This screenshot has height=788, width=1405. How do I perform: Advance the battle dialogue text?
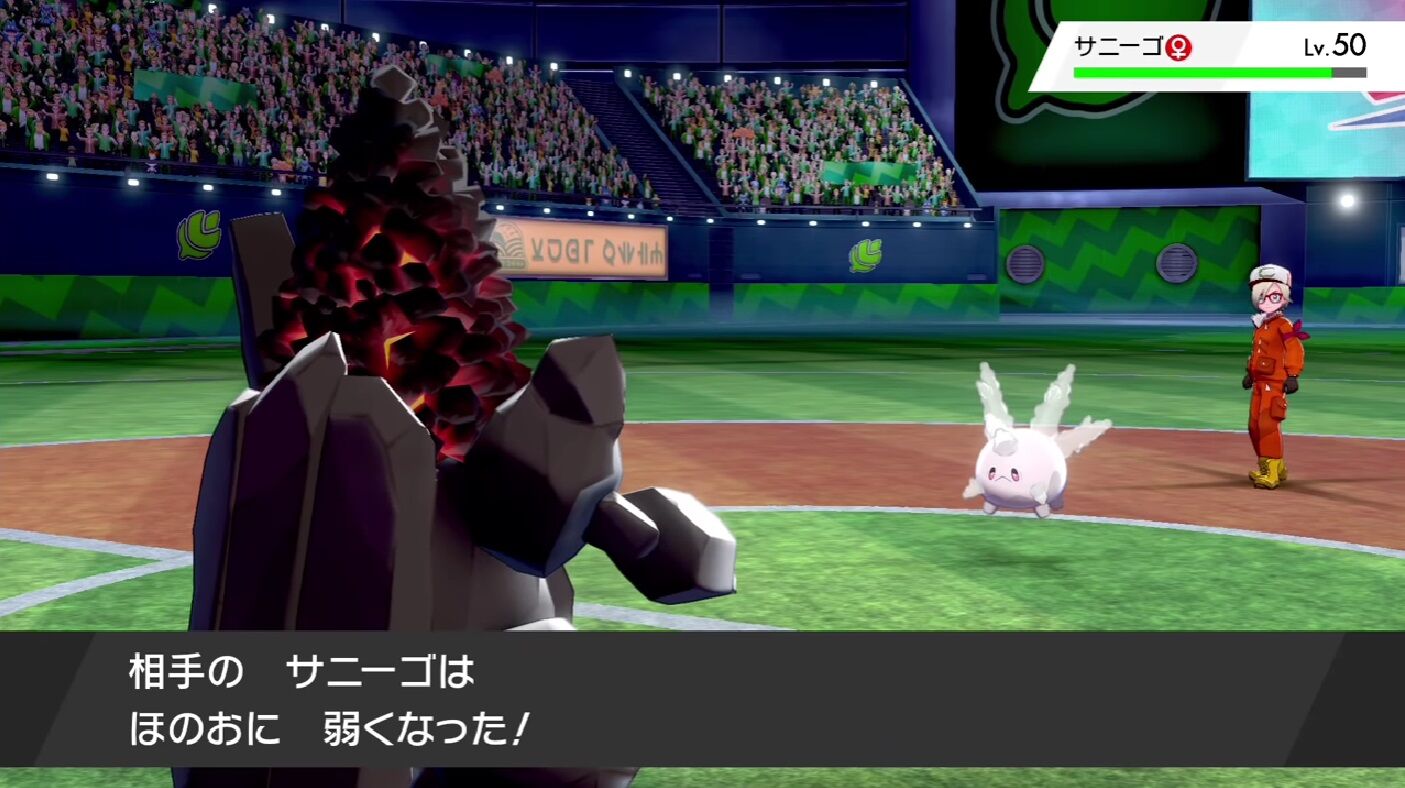coord(700,710)
